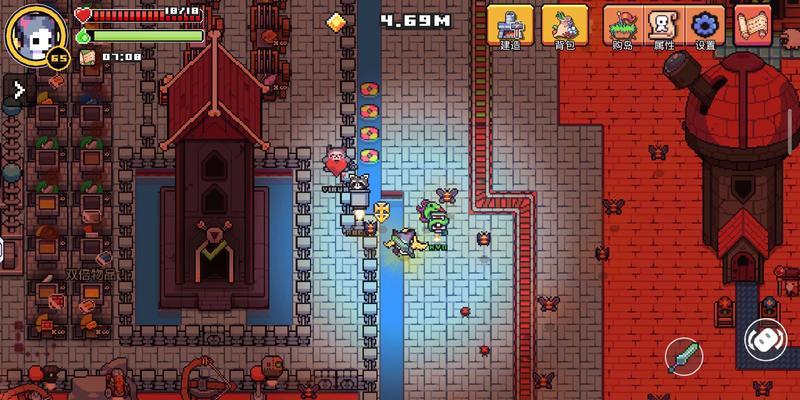Open the 属性 attributes scroll
The height and width of the screenshot is (400, 800).
coord(663,26)
